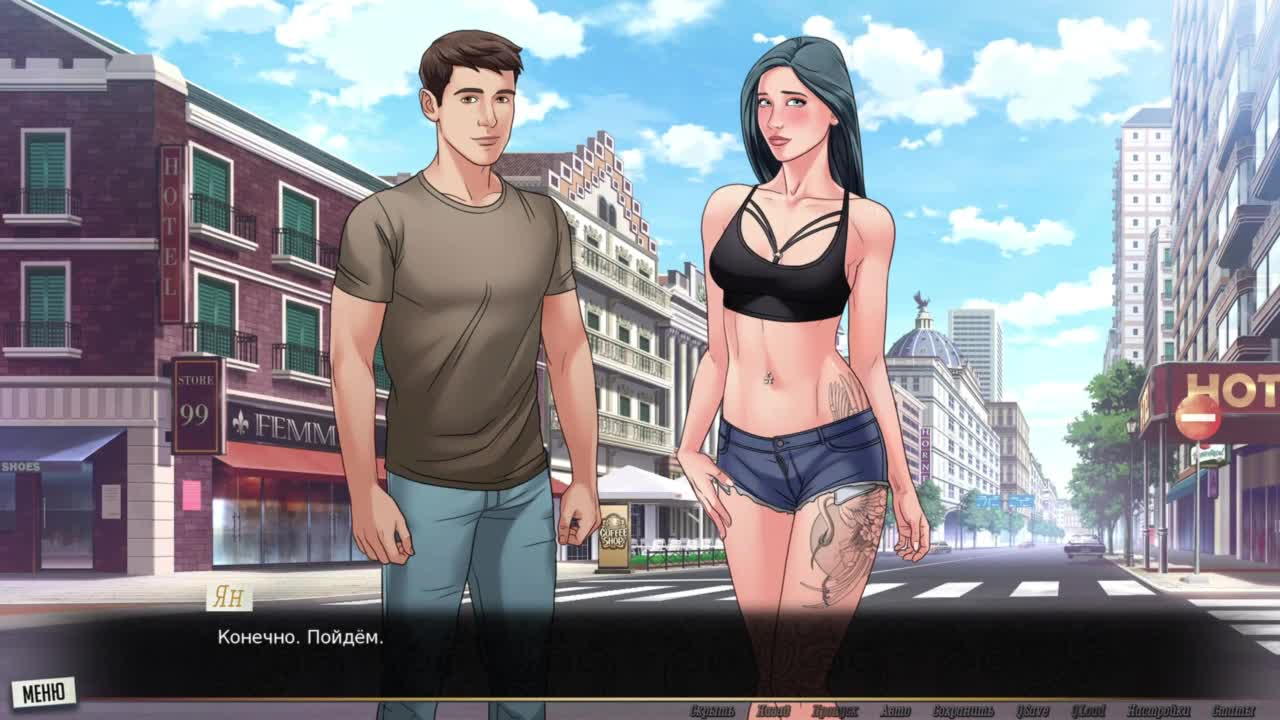Toggle Авто auto-advance mode
Screen dimensions: 1280x720
pos(895,711)
